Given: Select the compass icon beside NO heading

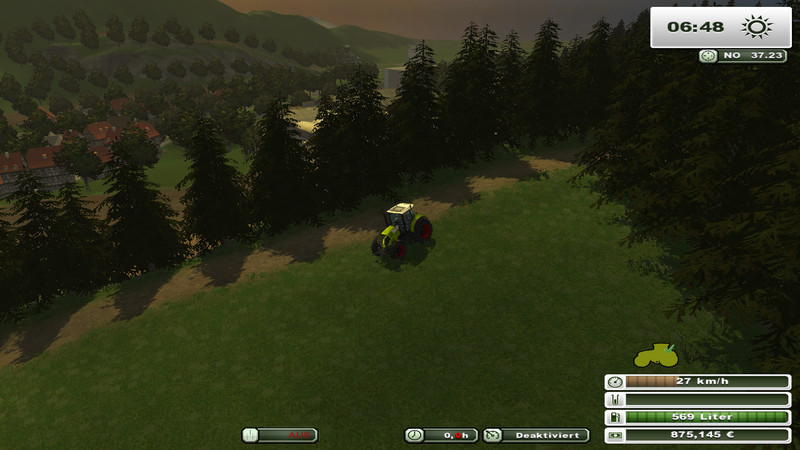Looking at the screenshot, I should pyautogui.click(x=708, y=57).
